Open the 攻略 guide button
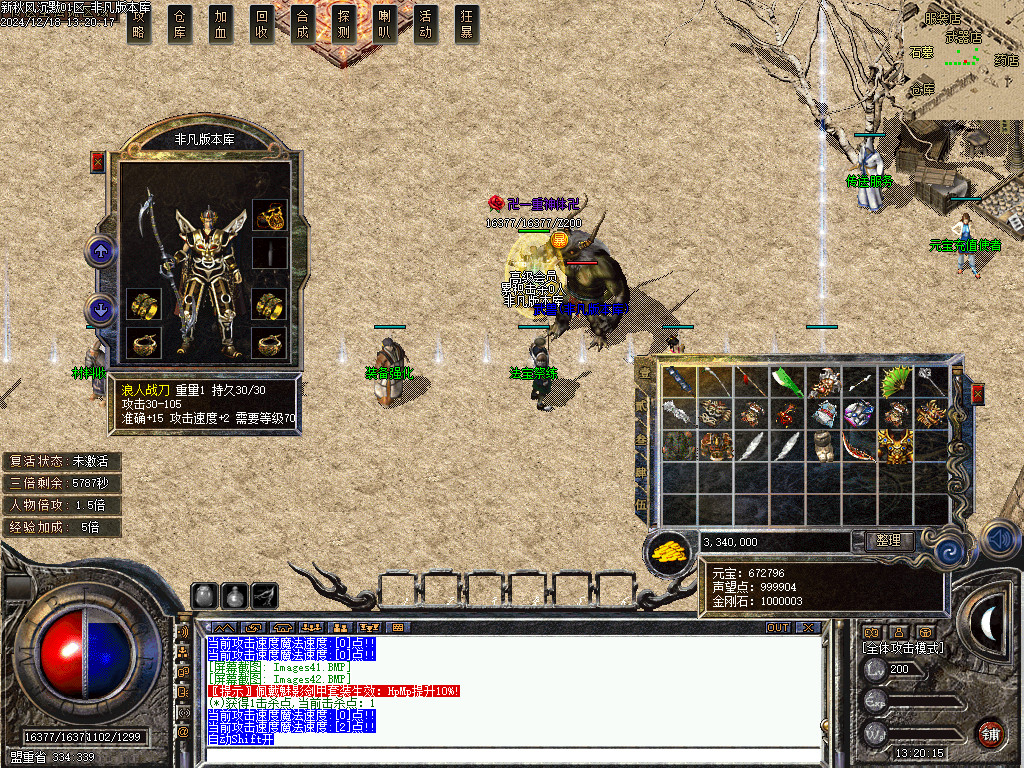 139,25
